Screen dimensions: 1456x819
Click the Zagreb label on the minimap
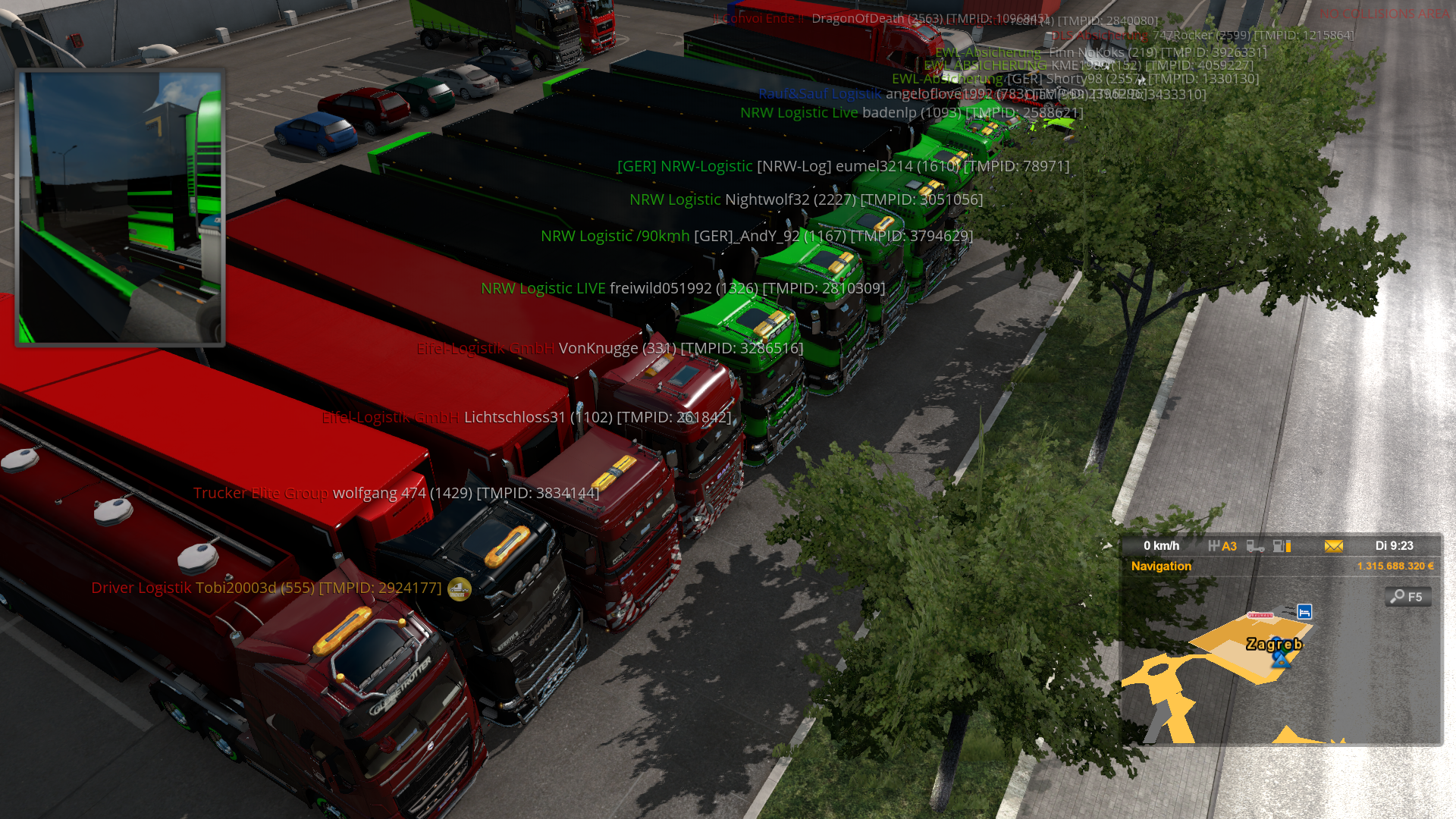1274,645
